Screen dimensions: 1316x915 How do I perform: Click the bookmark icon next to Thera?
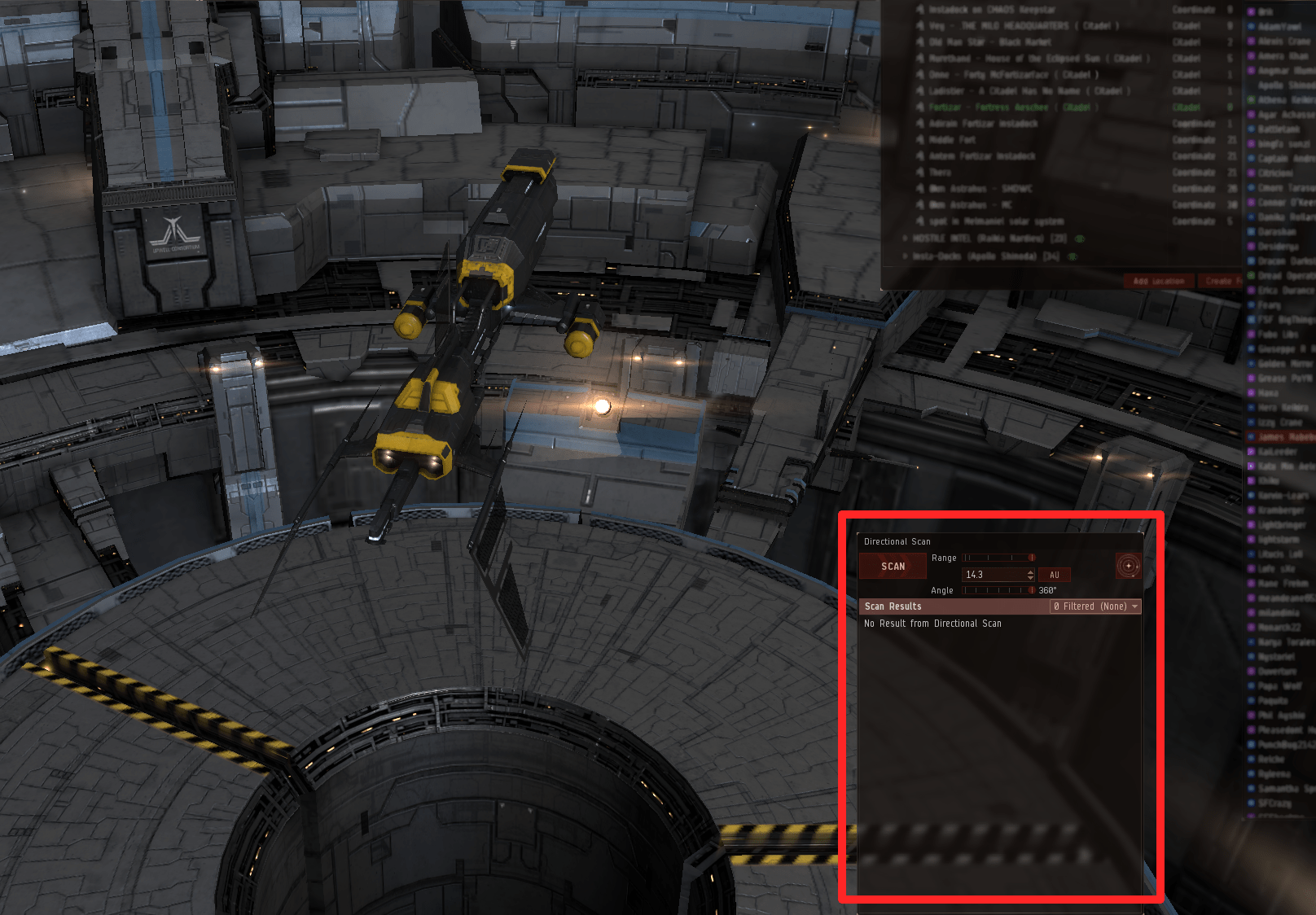click(x=920, y=173)
